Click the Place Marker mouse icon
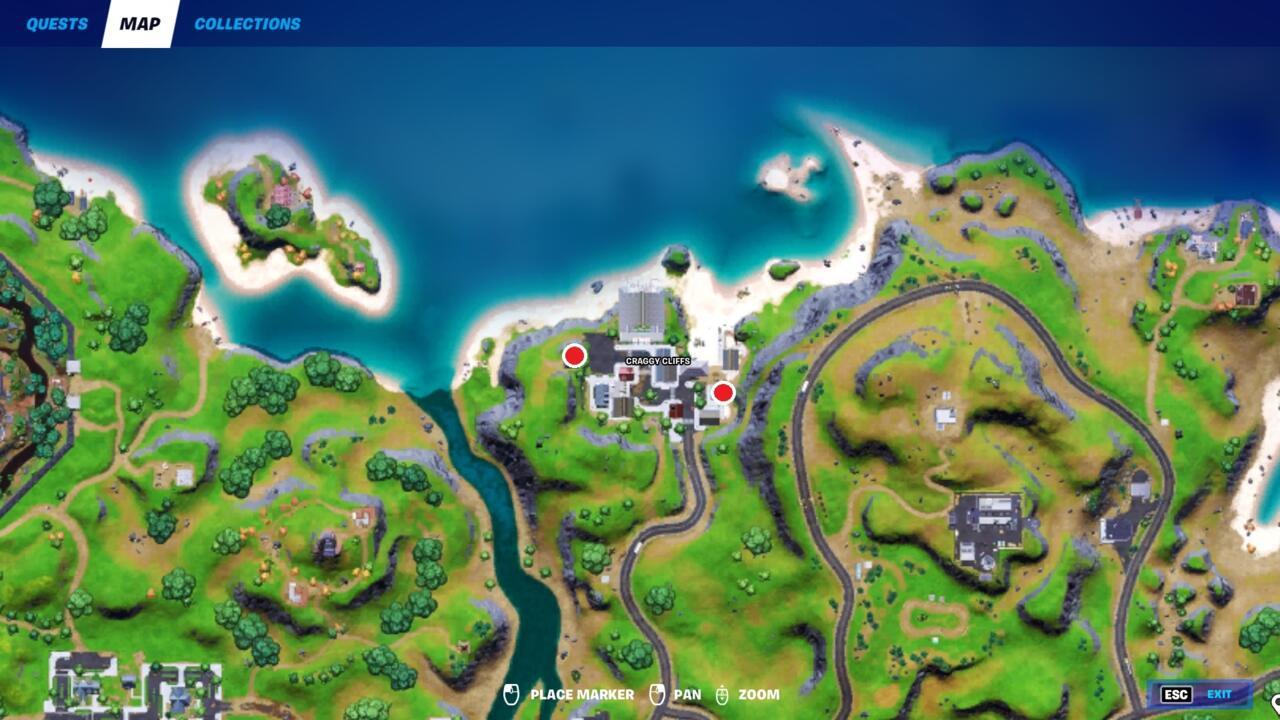Viewport: 1280px width, 720px height. point(512,693)
